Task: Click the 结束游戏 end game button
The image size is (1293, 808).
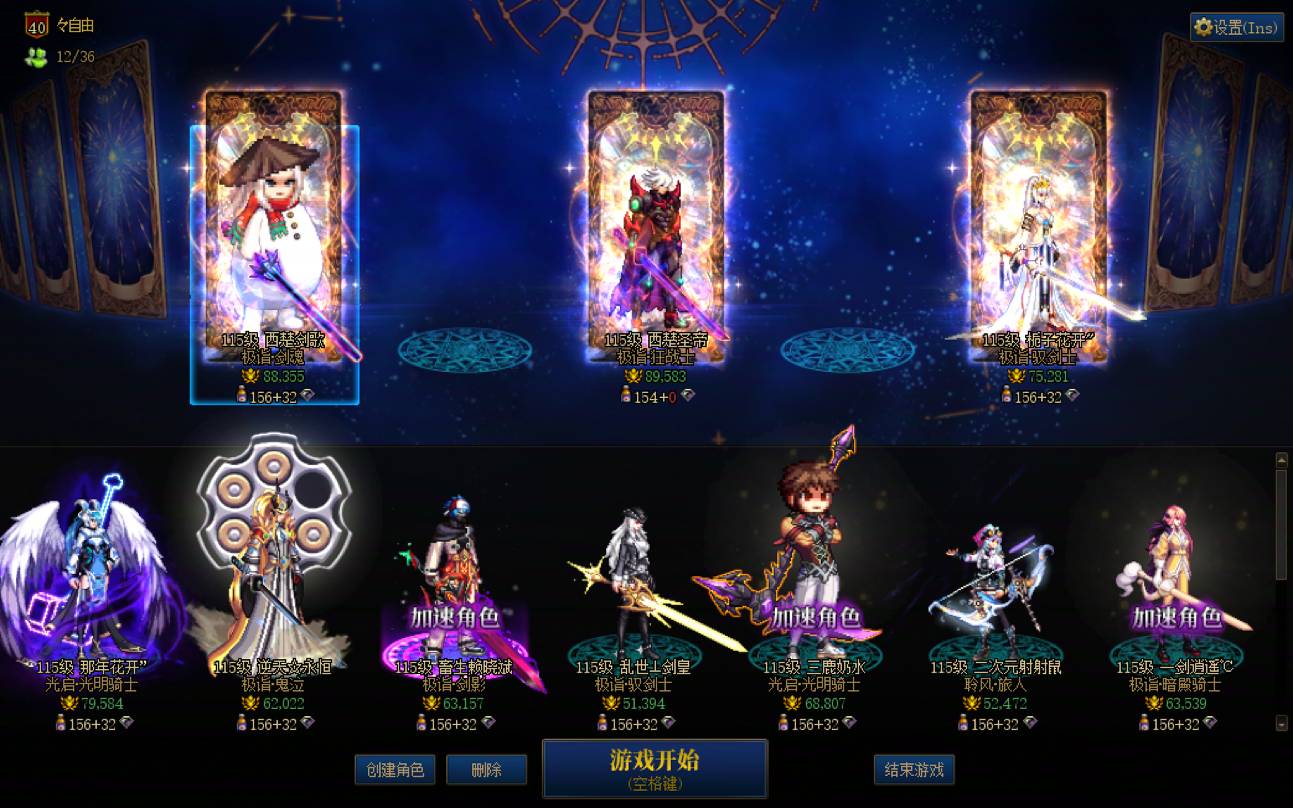Action: [x=914, y=769]
